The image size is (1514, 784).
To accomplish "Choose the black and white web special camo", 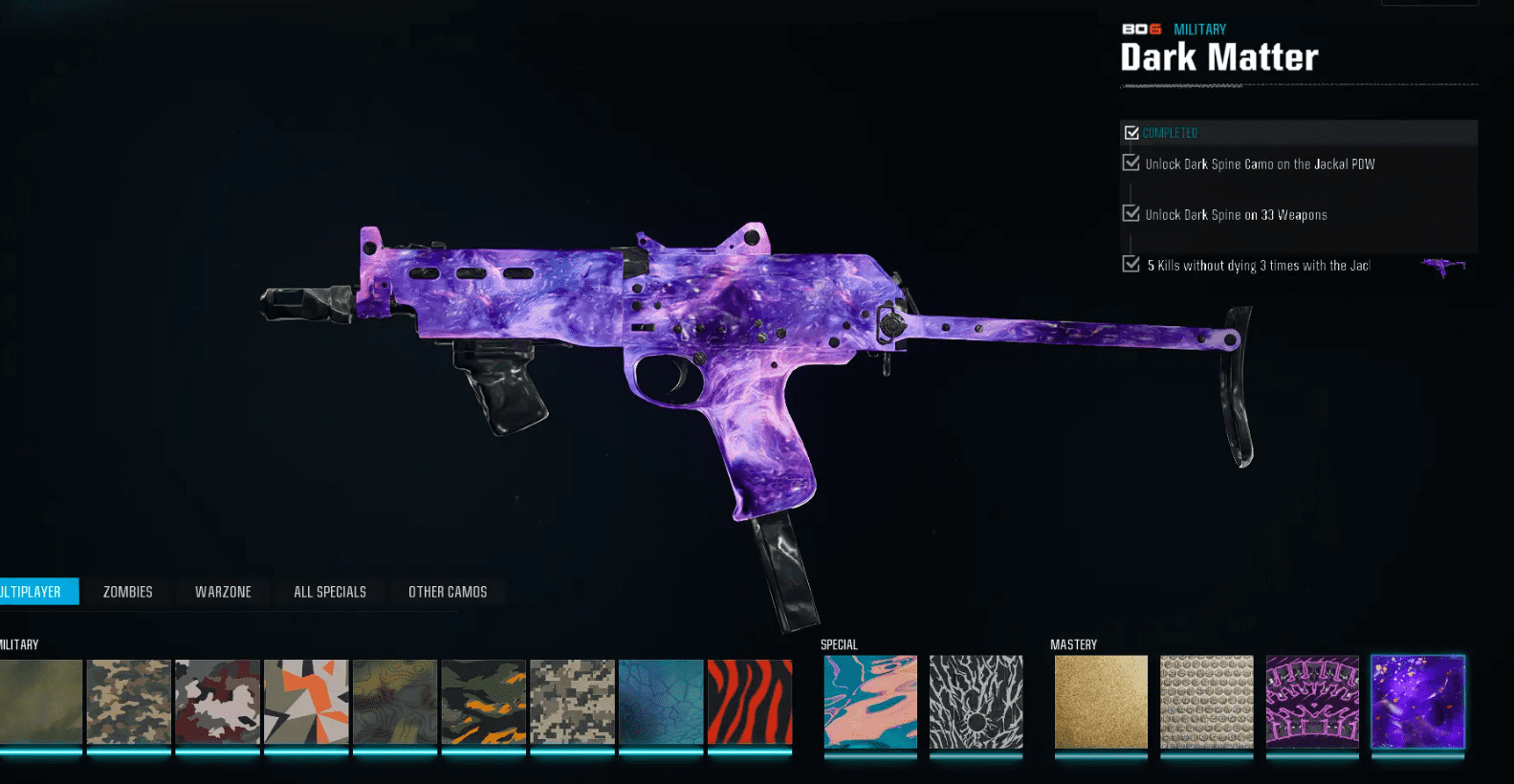I will [976, 702].
